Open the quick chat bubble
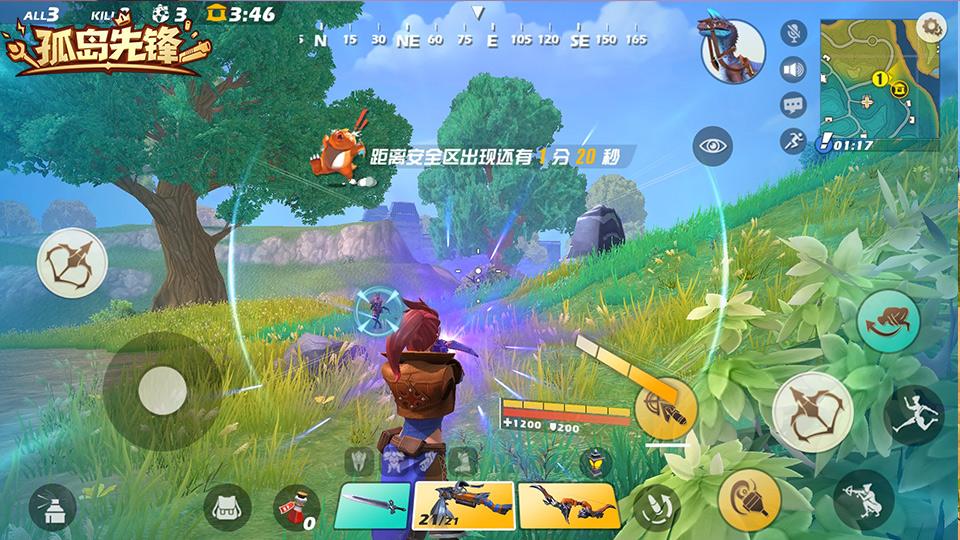 pos(794,104)
